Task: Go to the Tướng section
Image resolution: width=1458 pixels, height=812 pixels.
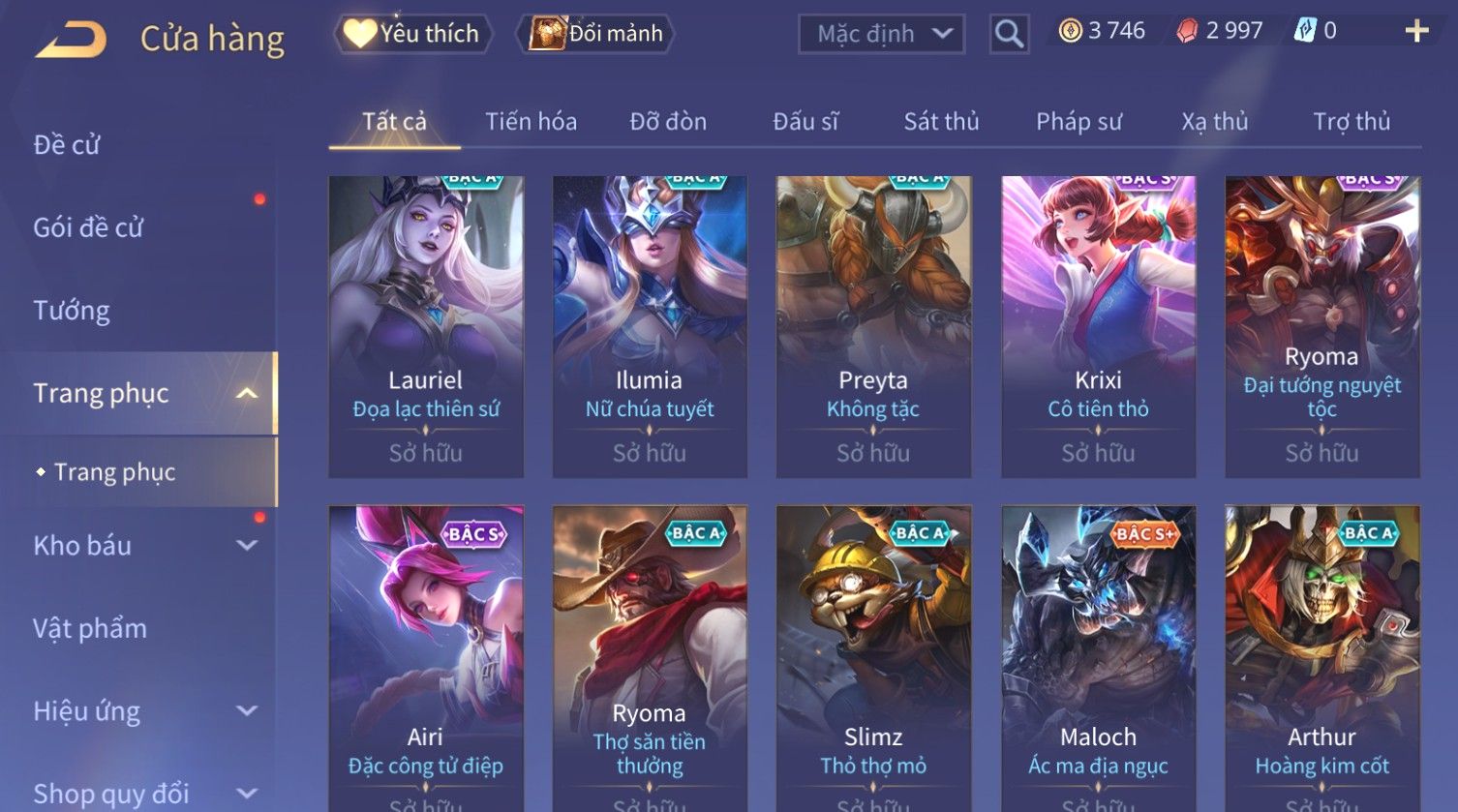Action: point(72,311)
